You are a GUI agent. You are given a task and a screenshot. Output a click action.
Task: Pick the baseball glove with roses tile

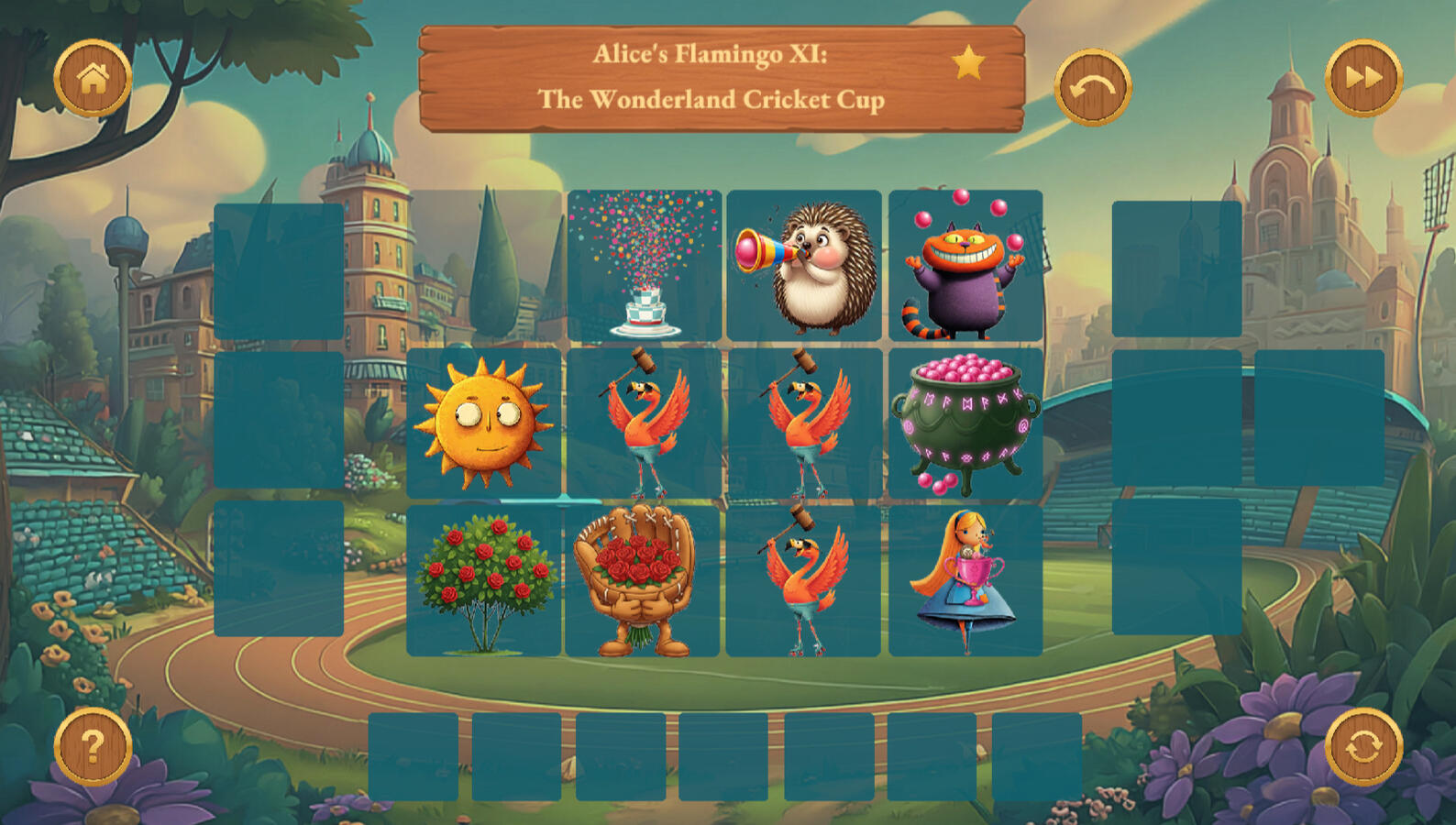[643, 580]
